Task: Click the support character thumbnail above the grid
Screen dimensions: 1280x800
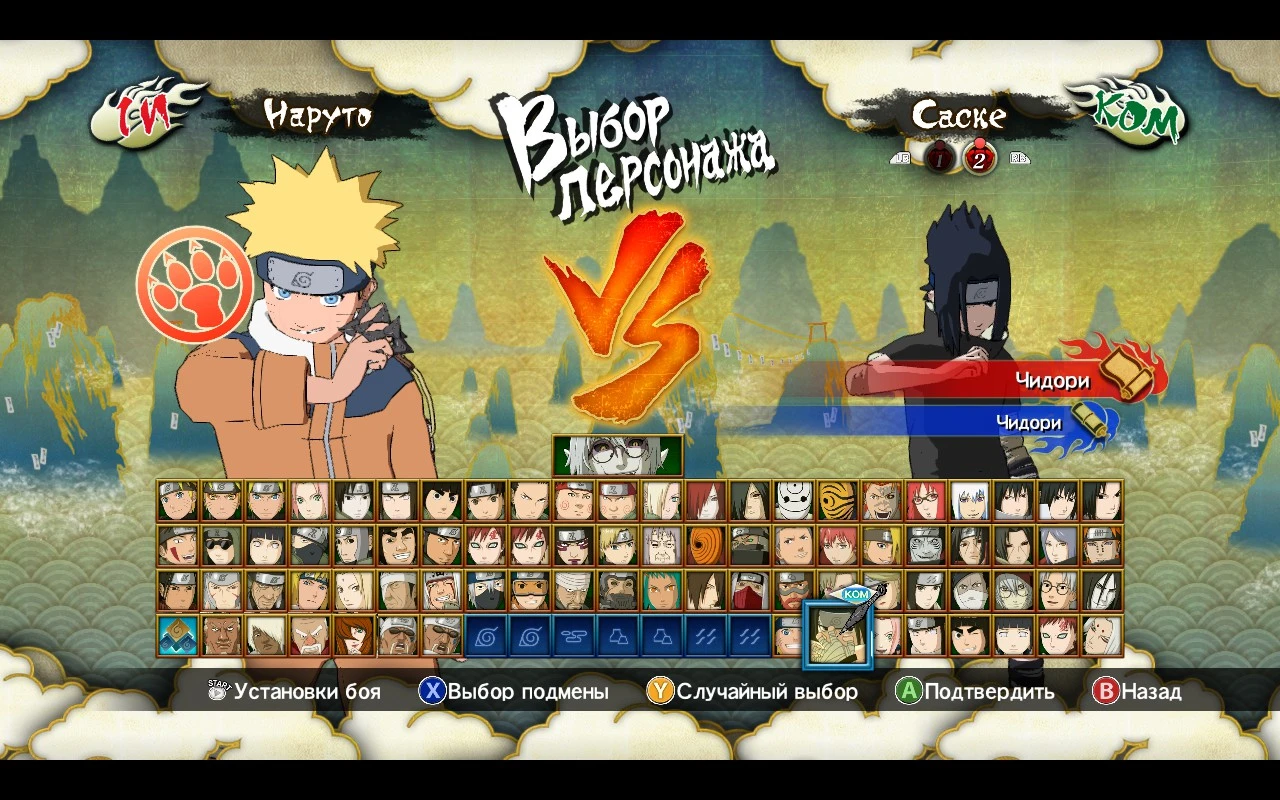Action: 615,455
